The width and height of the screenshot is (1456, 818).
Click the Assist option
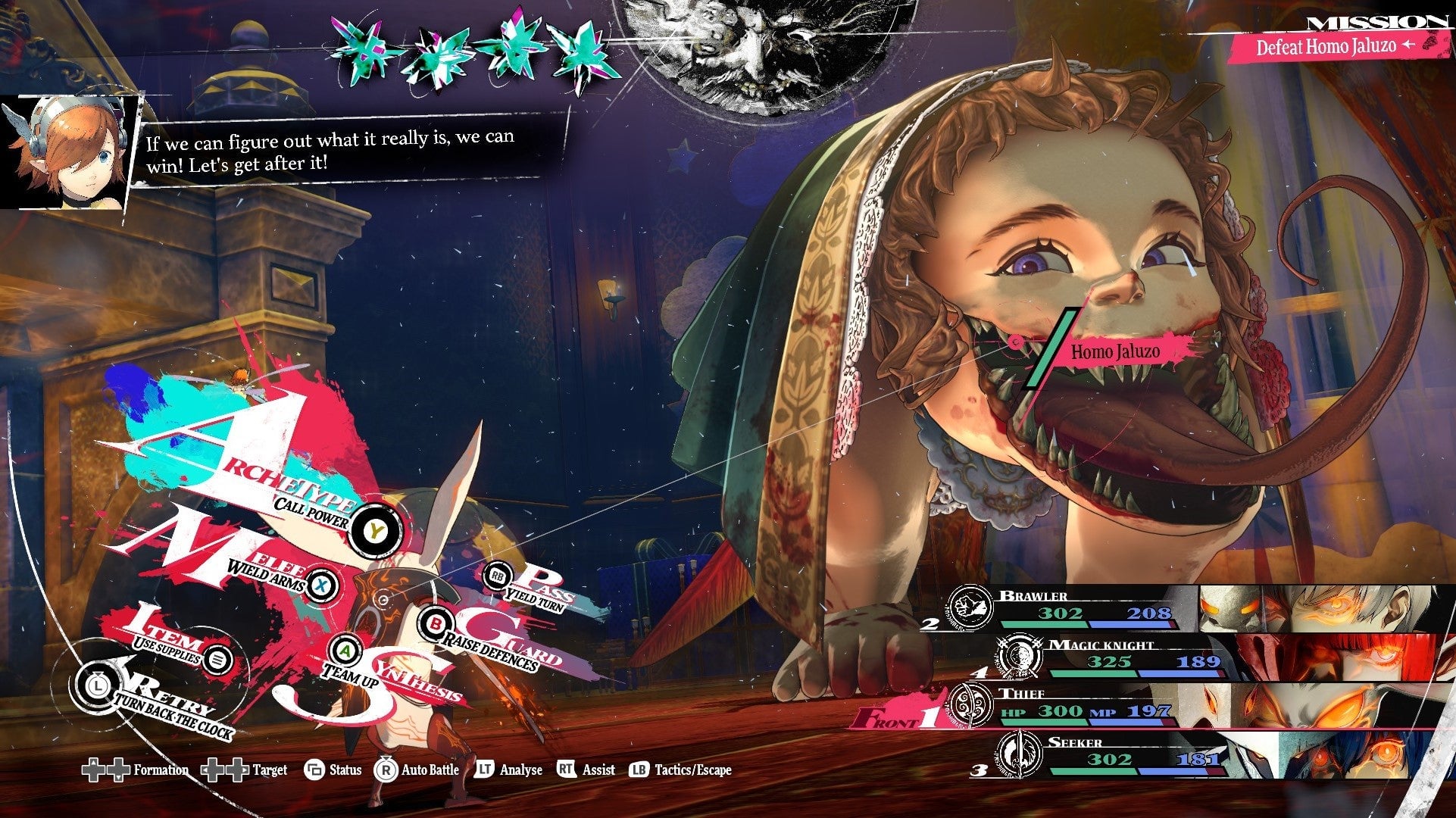coord(586,770)
